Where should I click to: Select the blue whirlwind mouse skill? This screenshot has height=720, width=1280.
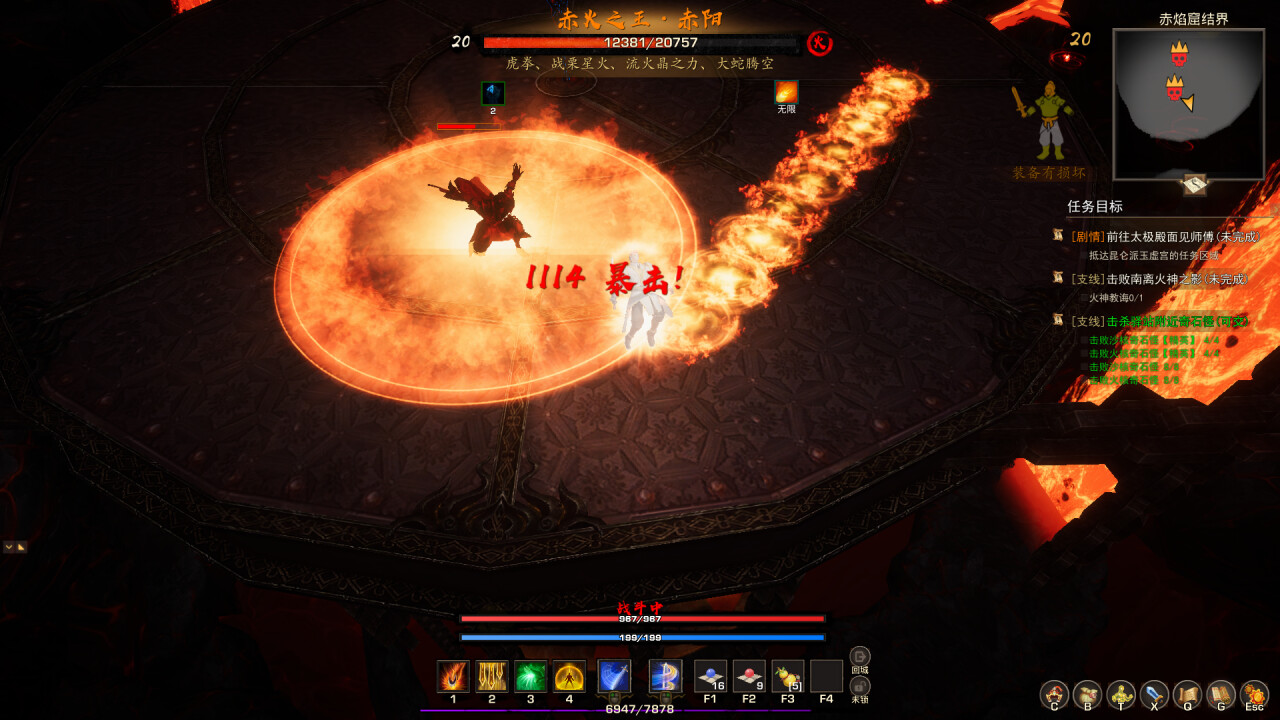tap(665, 676)
